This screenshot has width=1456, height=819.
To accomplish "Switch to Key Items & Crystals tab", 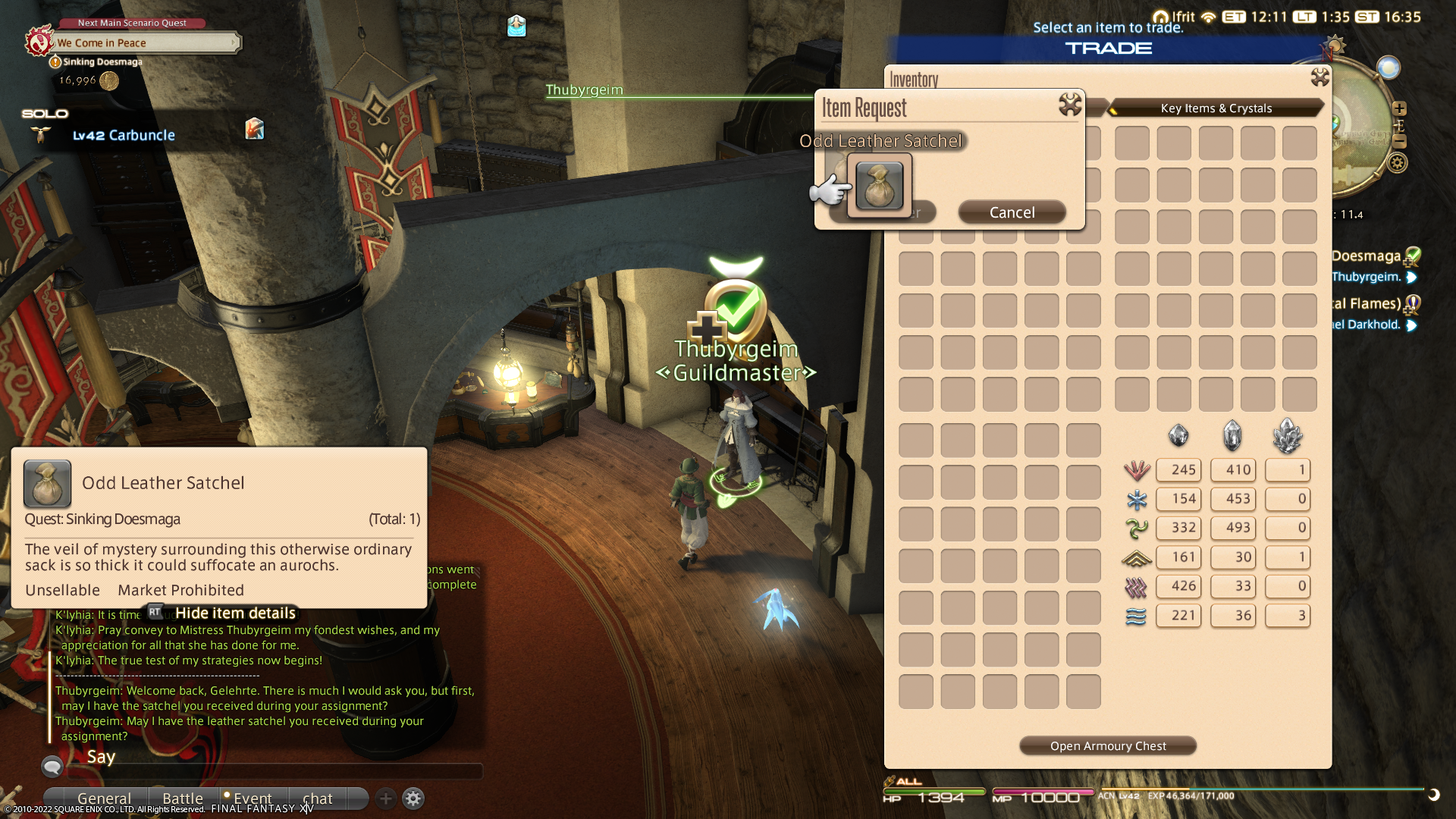I will (1216, 108).
